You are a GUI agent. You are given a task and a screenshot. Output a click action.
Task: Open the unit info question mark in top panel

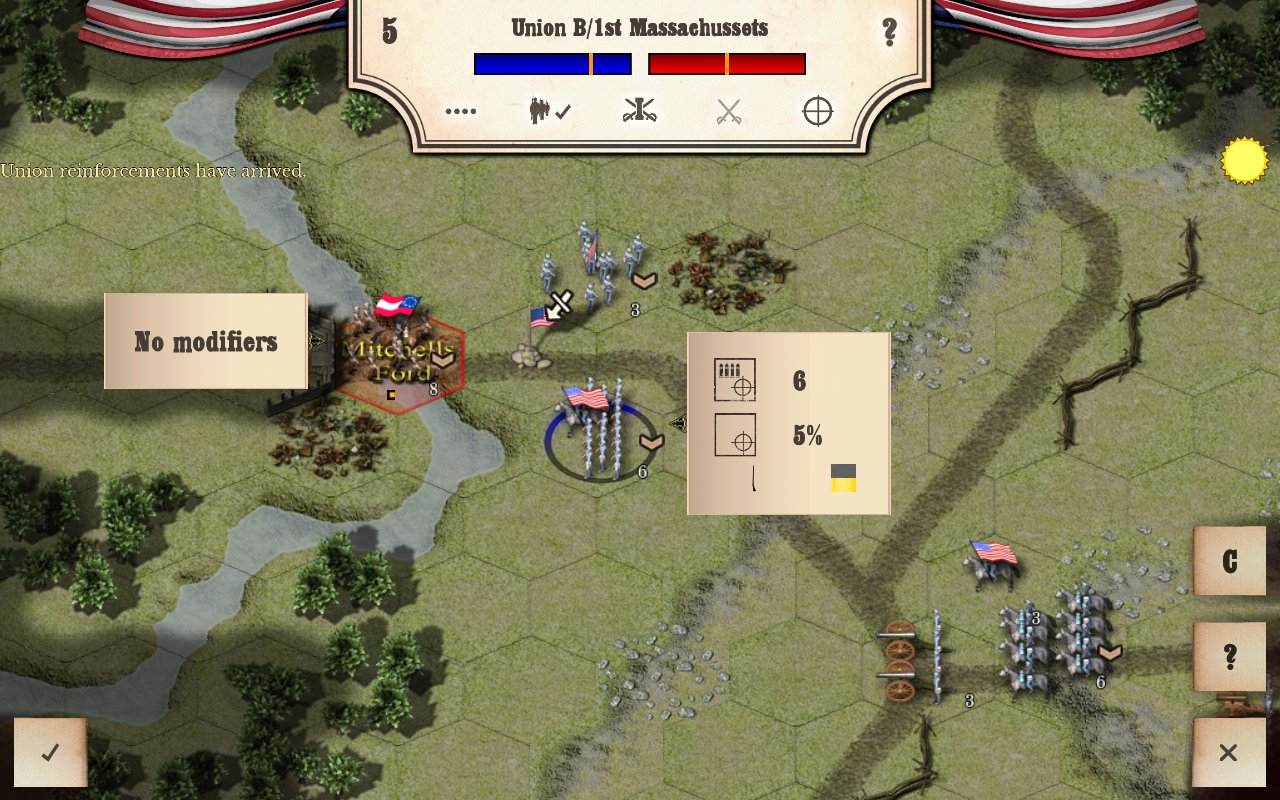[889, 32]
